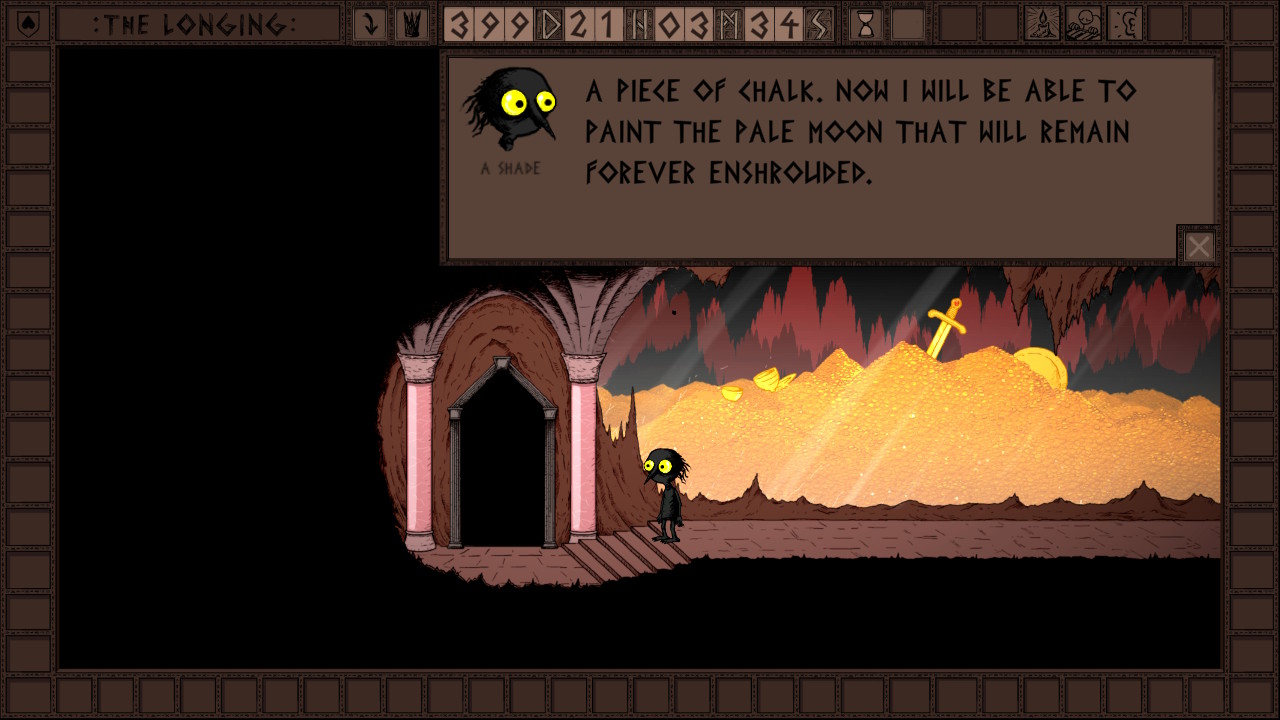Close the Shade's dialogue box

(1198, 246)
